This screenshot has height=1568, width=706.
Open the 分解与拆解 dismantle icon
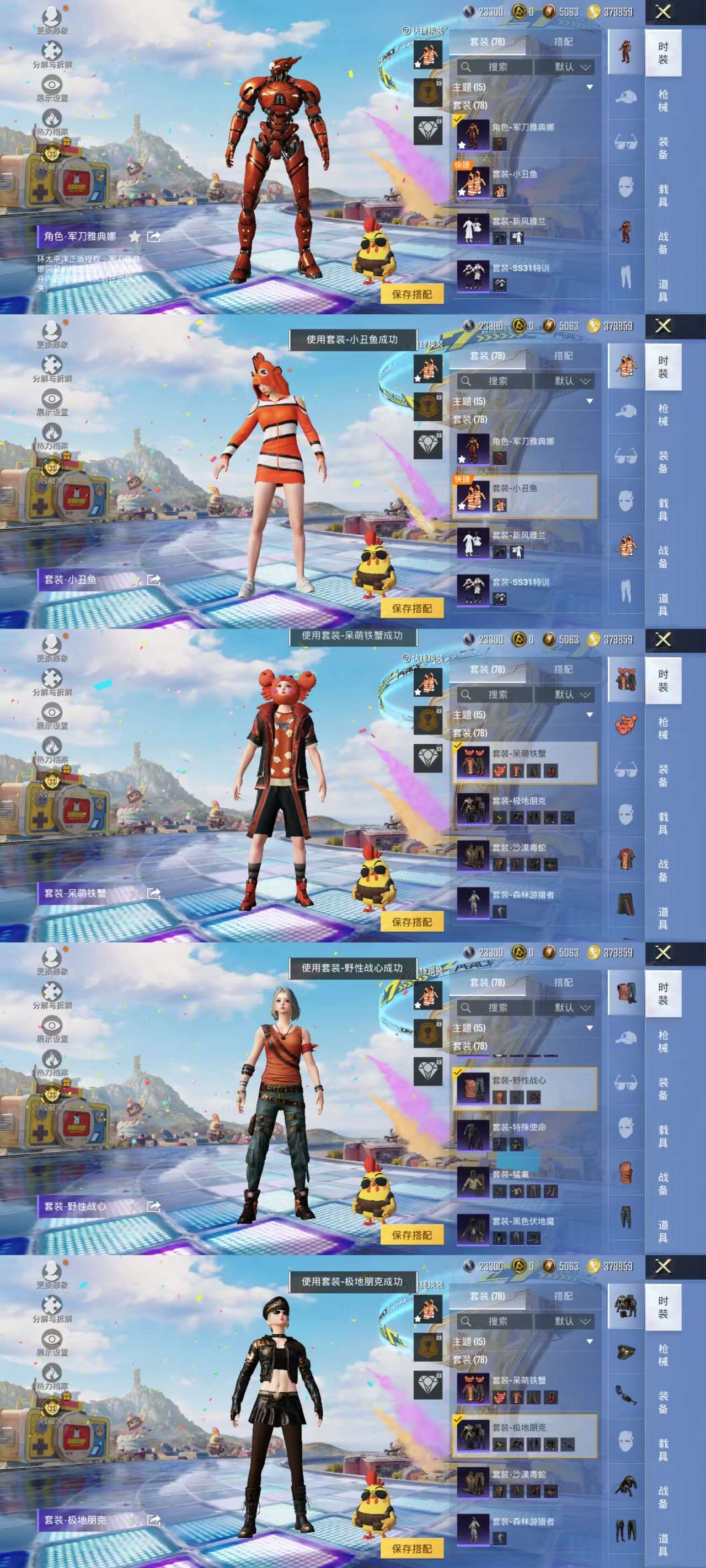tap(51, 51)
